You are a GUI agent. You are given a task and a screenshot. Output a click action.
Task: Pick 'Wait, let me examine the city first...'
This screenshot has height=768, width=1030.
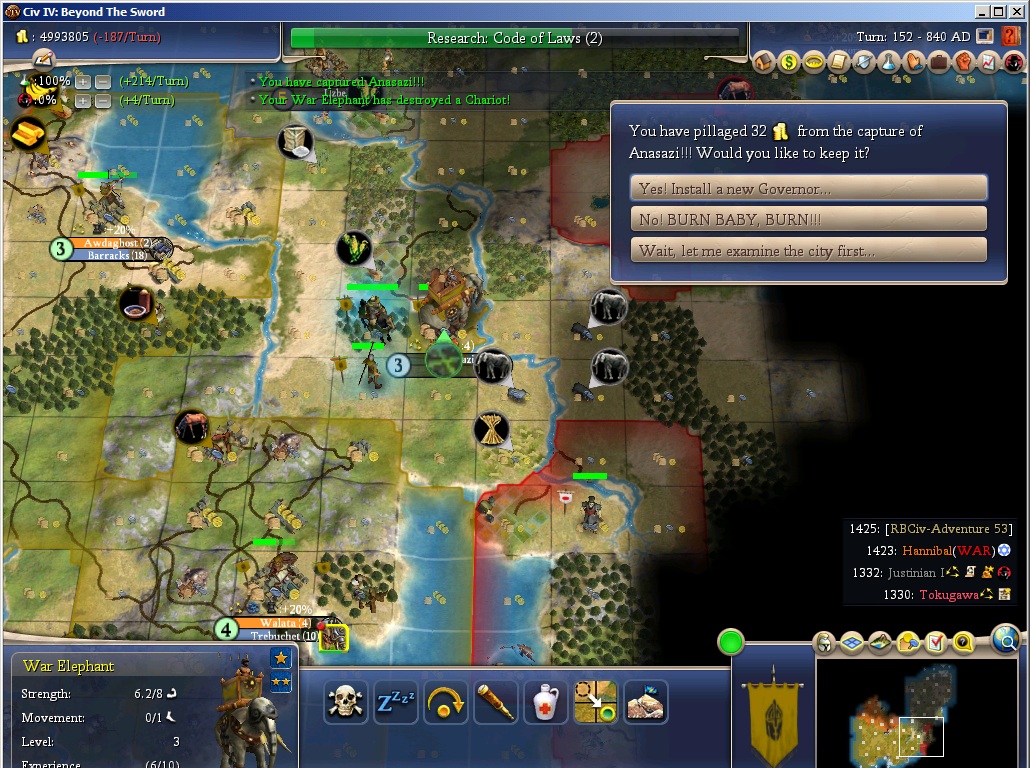808,250
